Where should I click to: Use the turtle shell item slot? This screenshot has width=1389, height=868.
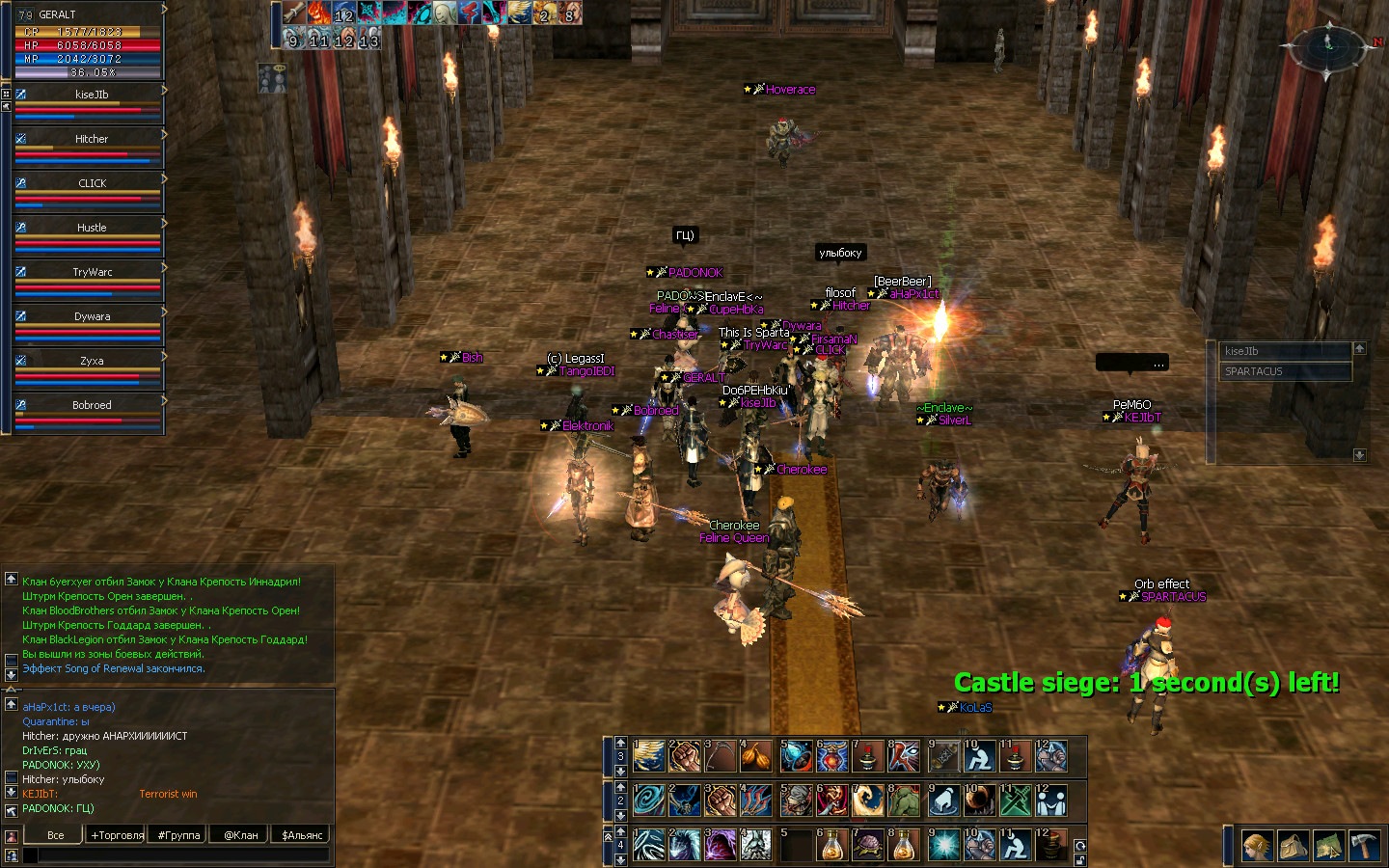(867, 845)
